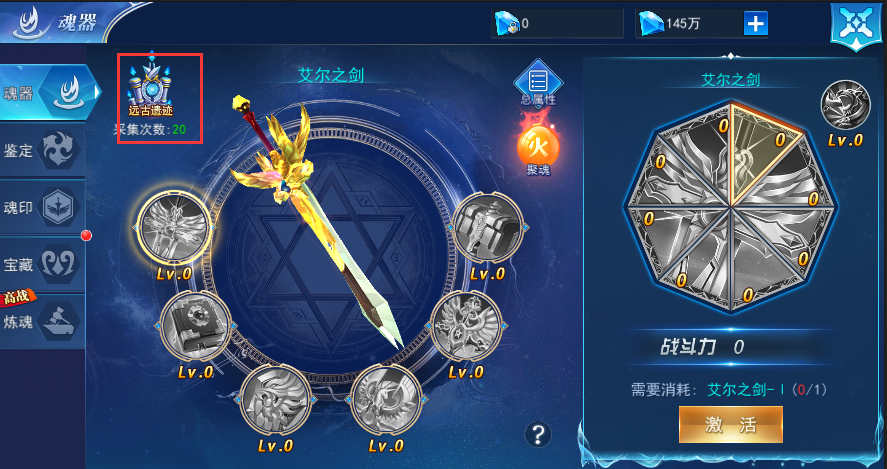The image size is (887, 469).
Task: Open the 远古遗迹 icon
Action: (x=151, y=86)
